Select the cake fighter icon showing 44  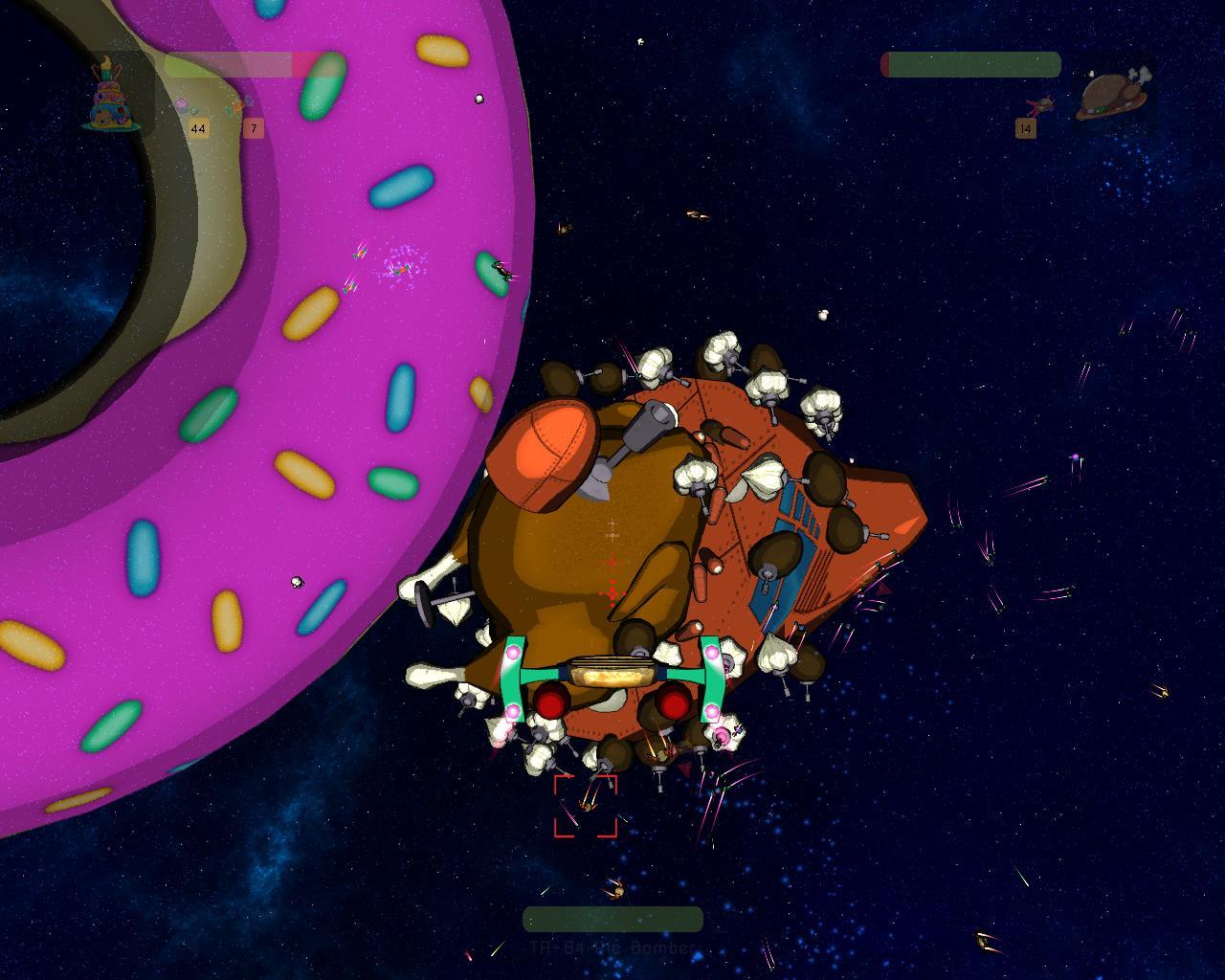[185, 106]
